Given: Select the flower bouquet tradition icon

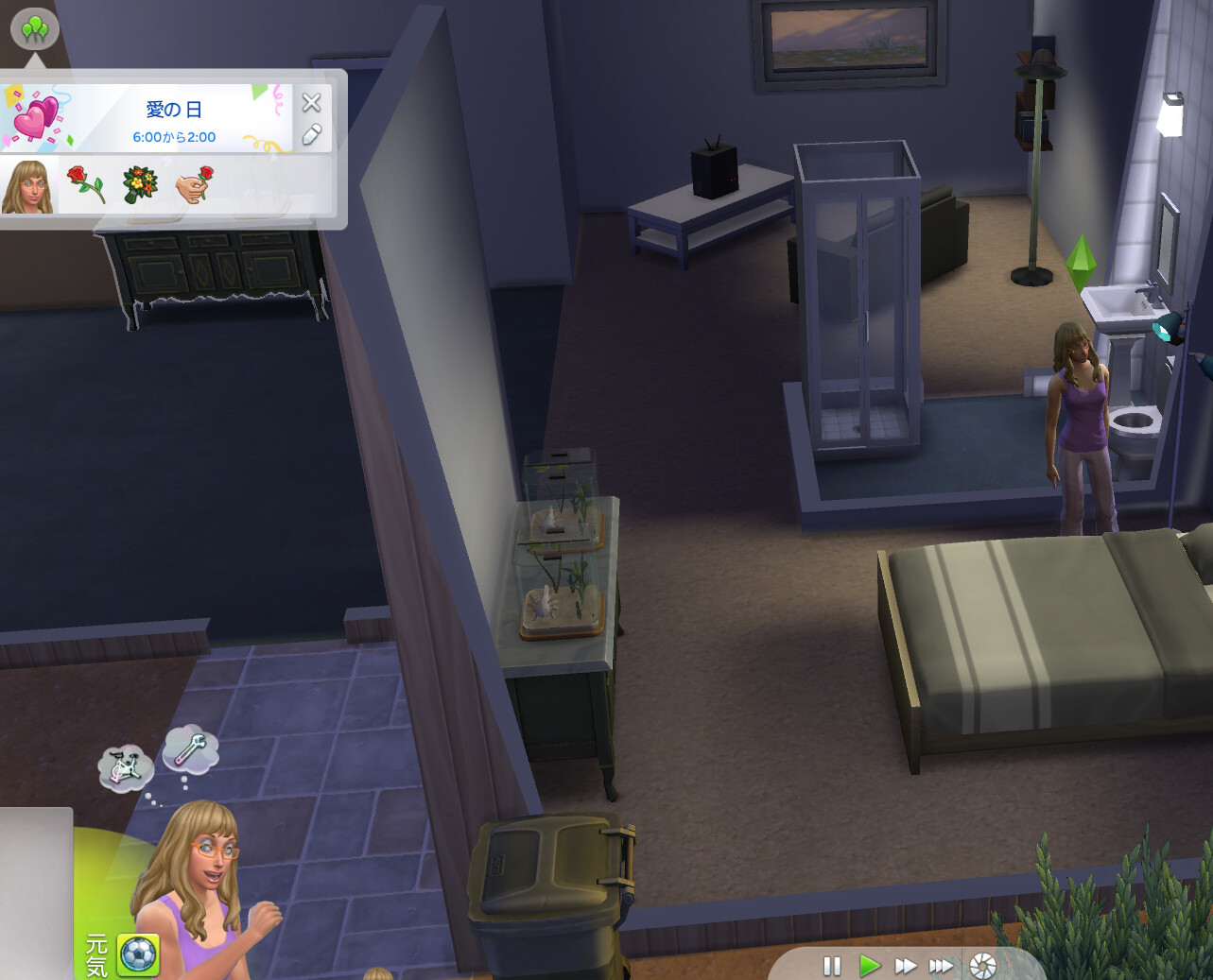Looking at the screenshot, I should click(141, 185).
